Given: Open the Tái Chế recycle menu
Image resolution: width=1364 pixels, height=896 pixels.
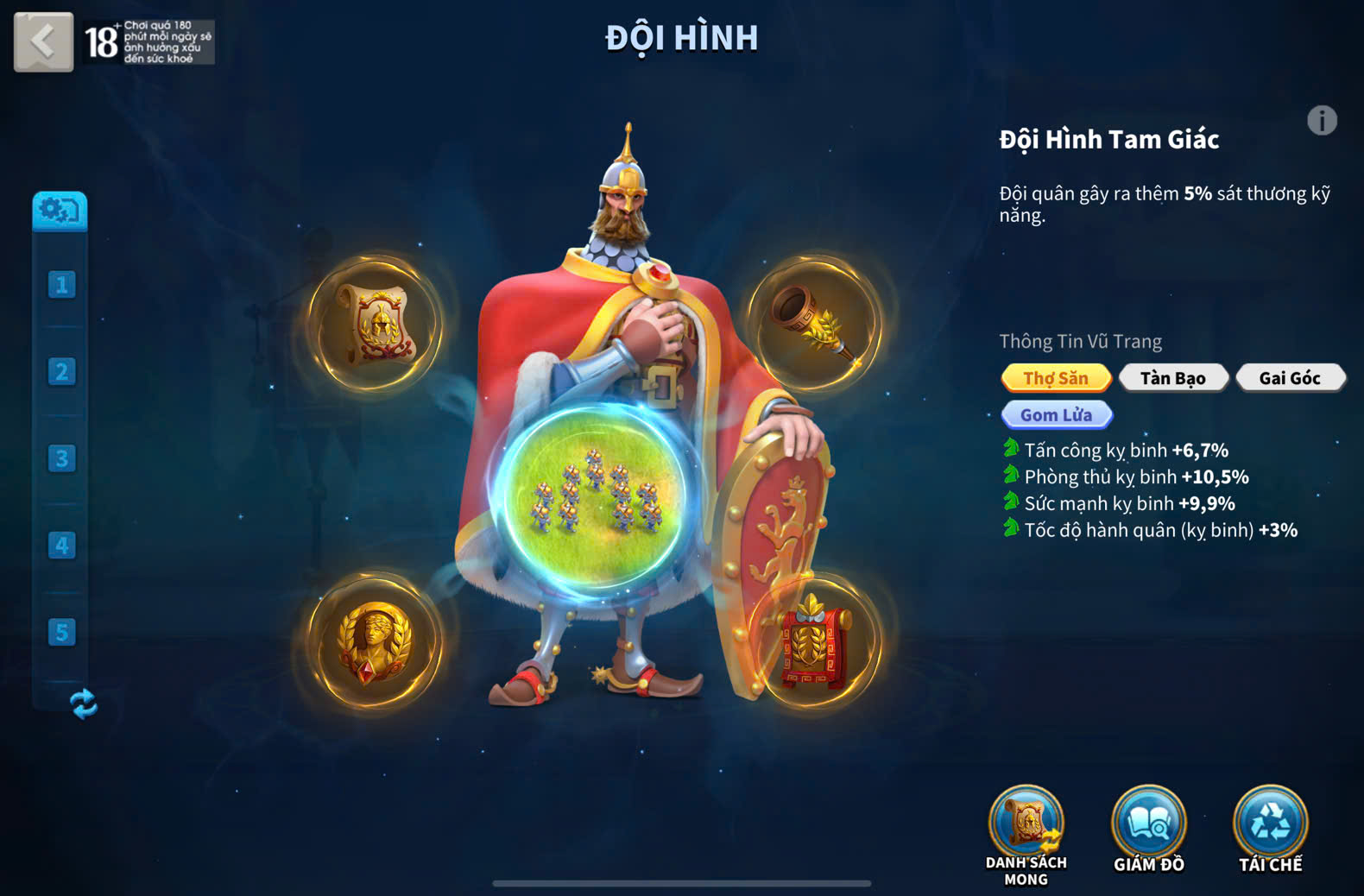Looking at the screenshot, I should (1270, 829).
